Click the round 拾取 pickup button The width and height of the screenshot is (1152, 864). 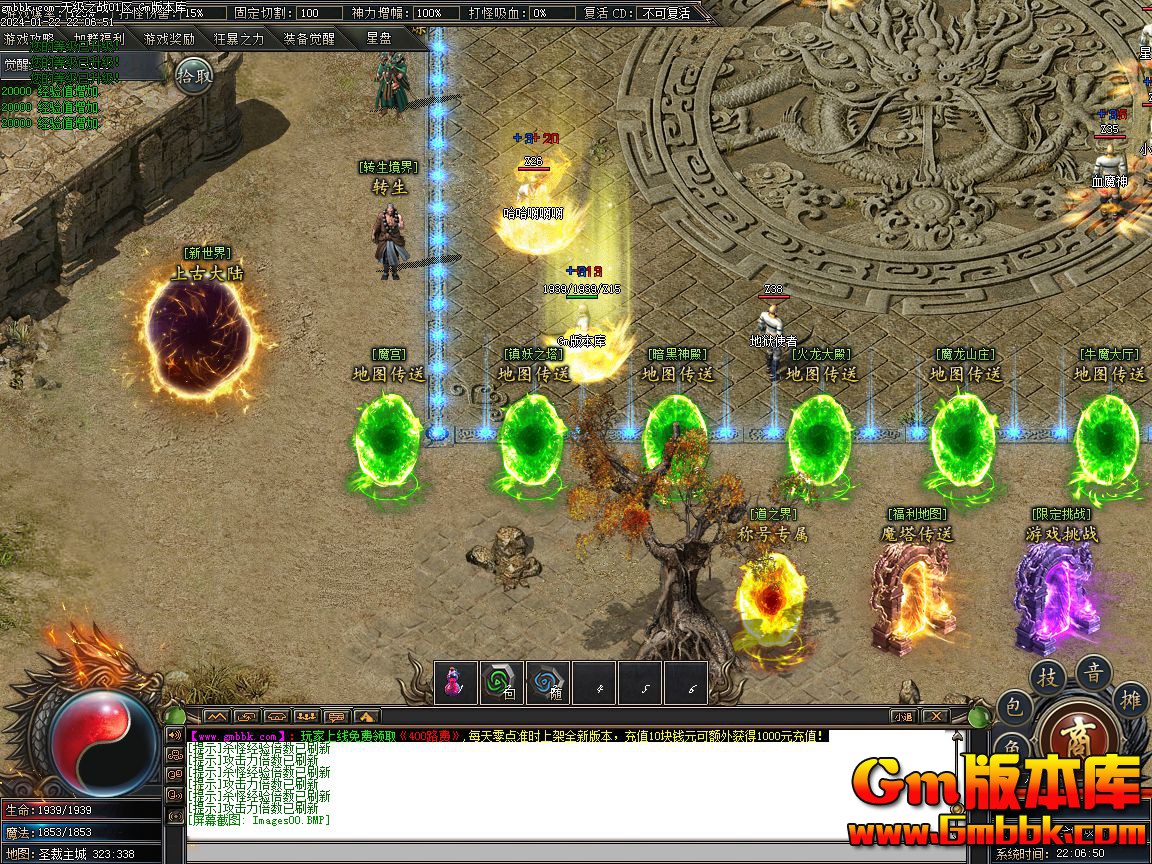click(x=194, y=75)
